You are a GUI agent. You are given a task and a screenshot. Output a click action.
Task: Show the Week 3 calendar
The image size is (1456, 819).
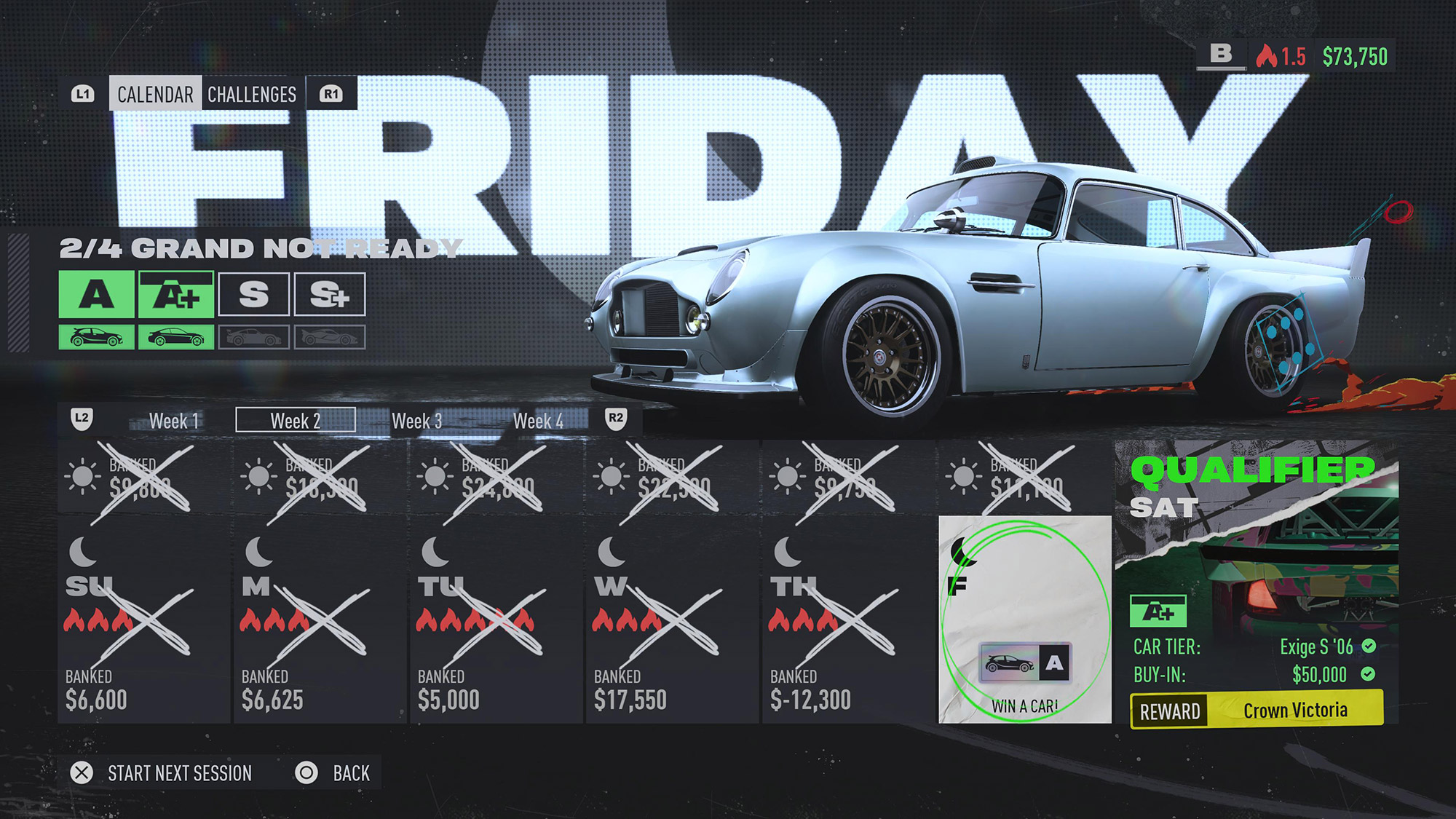point(416,421)
